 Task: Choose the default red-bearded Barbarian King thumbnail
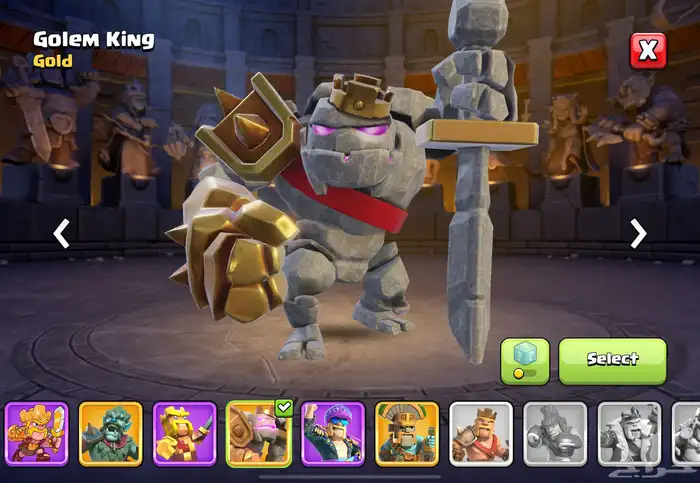pos(481,433)
